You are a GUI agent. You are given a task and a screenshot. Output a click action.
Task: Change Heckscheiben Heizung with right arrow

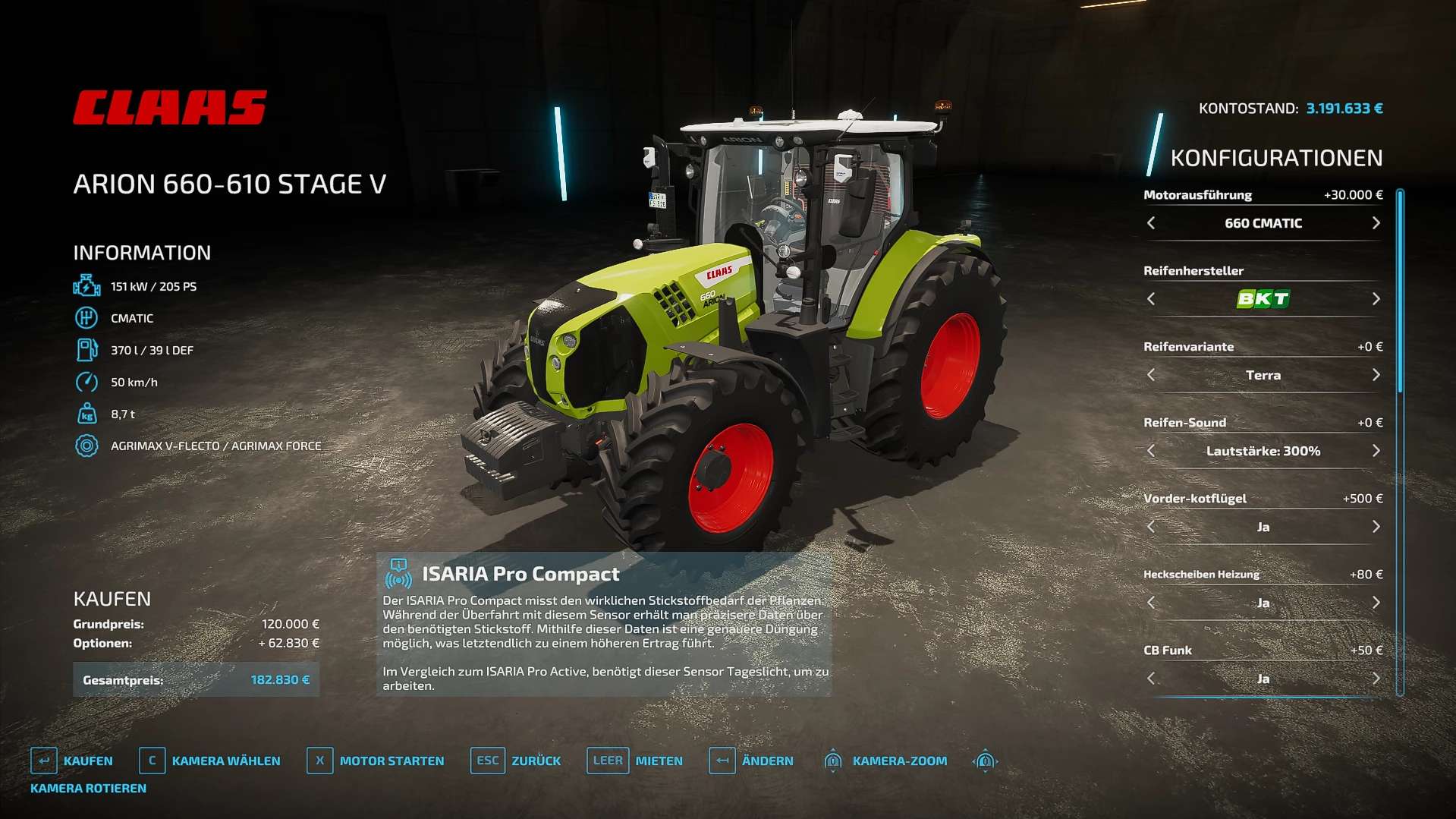pyautogui.click(x=1376, y=603)
